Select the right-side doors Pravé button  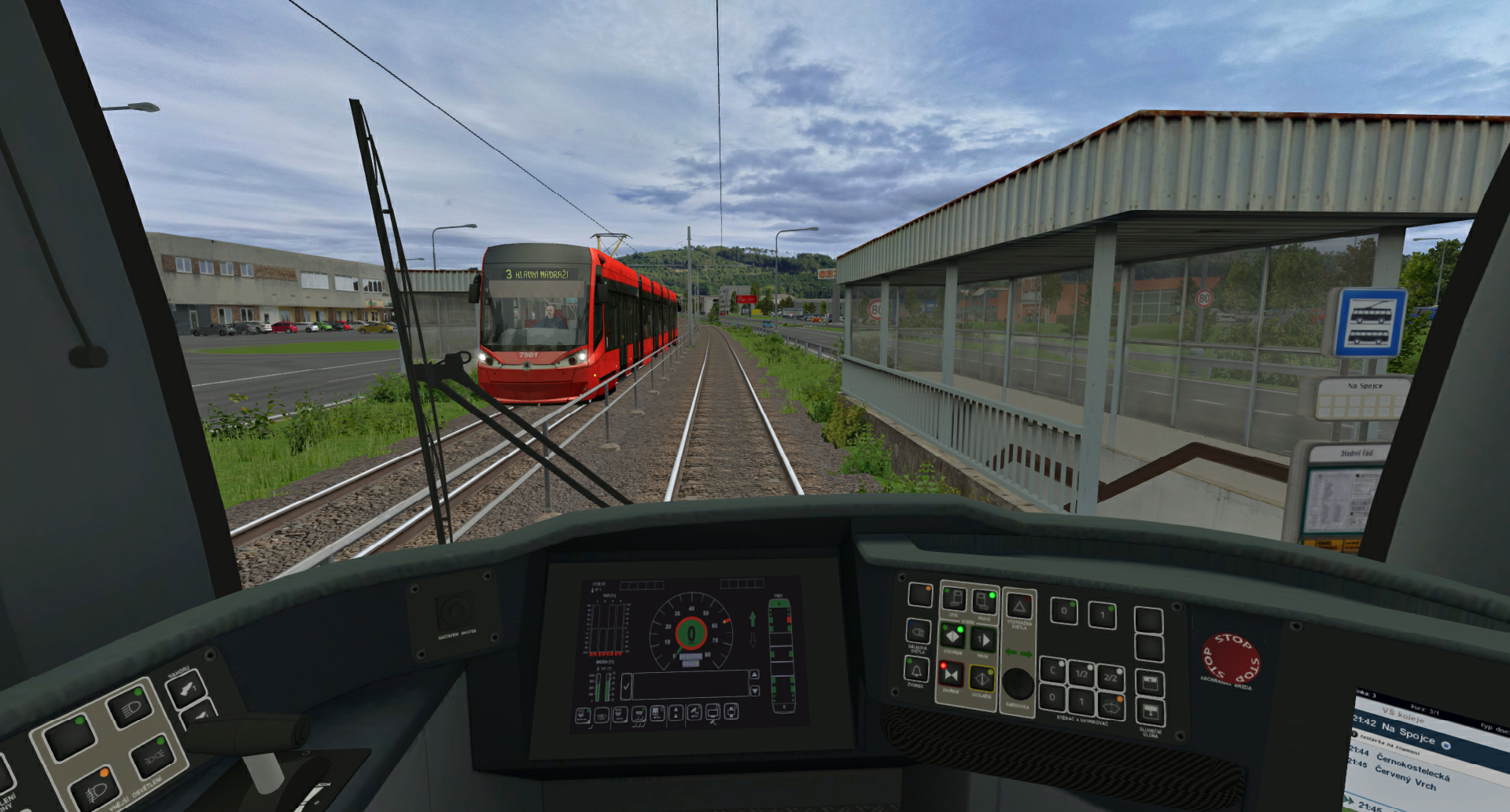click(x=983, y=601)
